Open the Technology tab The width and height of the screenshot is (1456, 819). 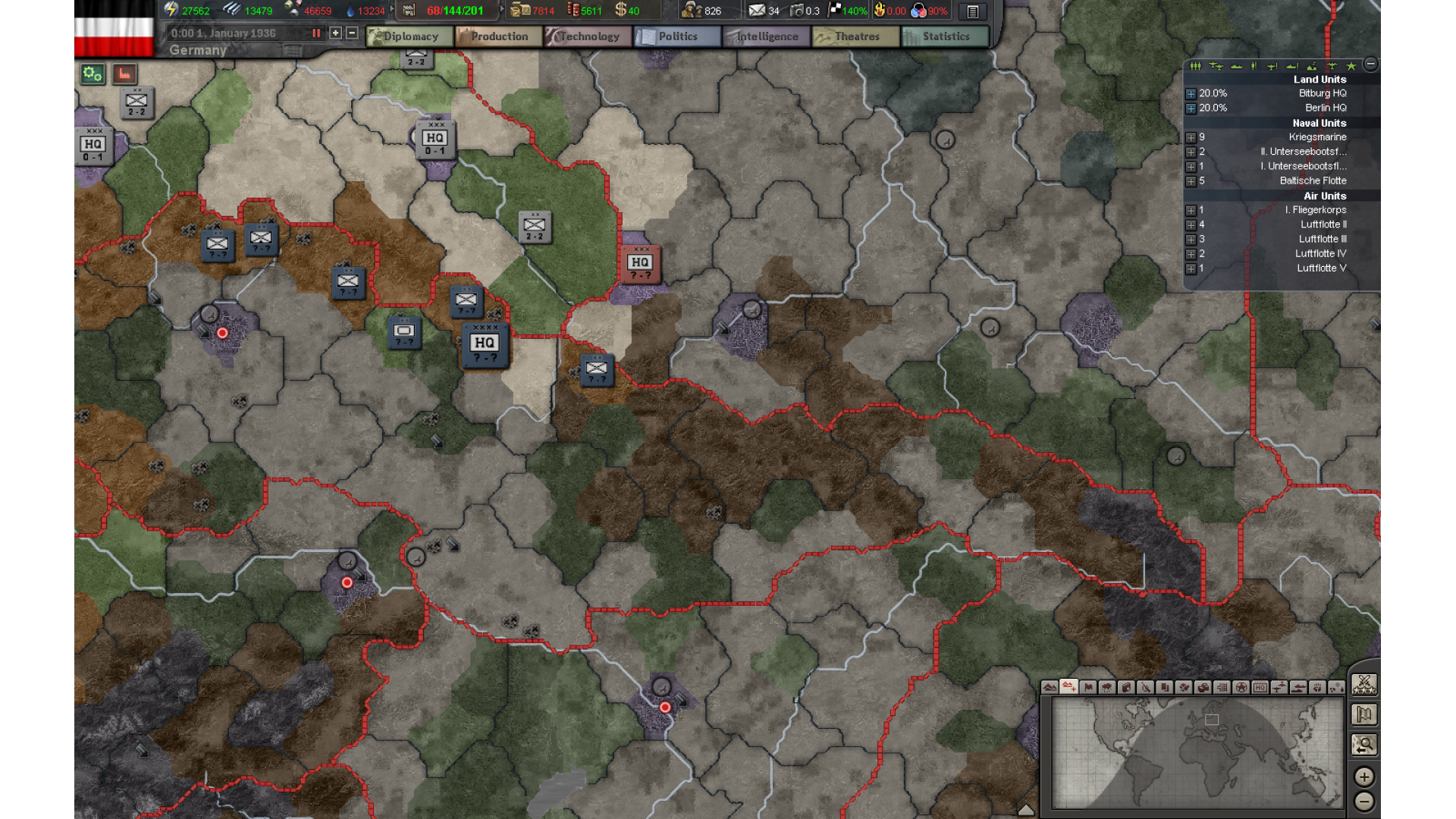point(588,36)
